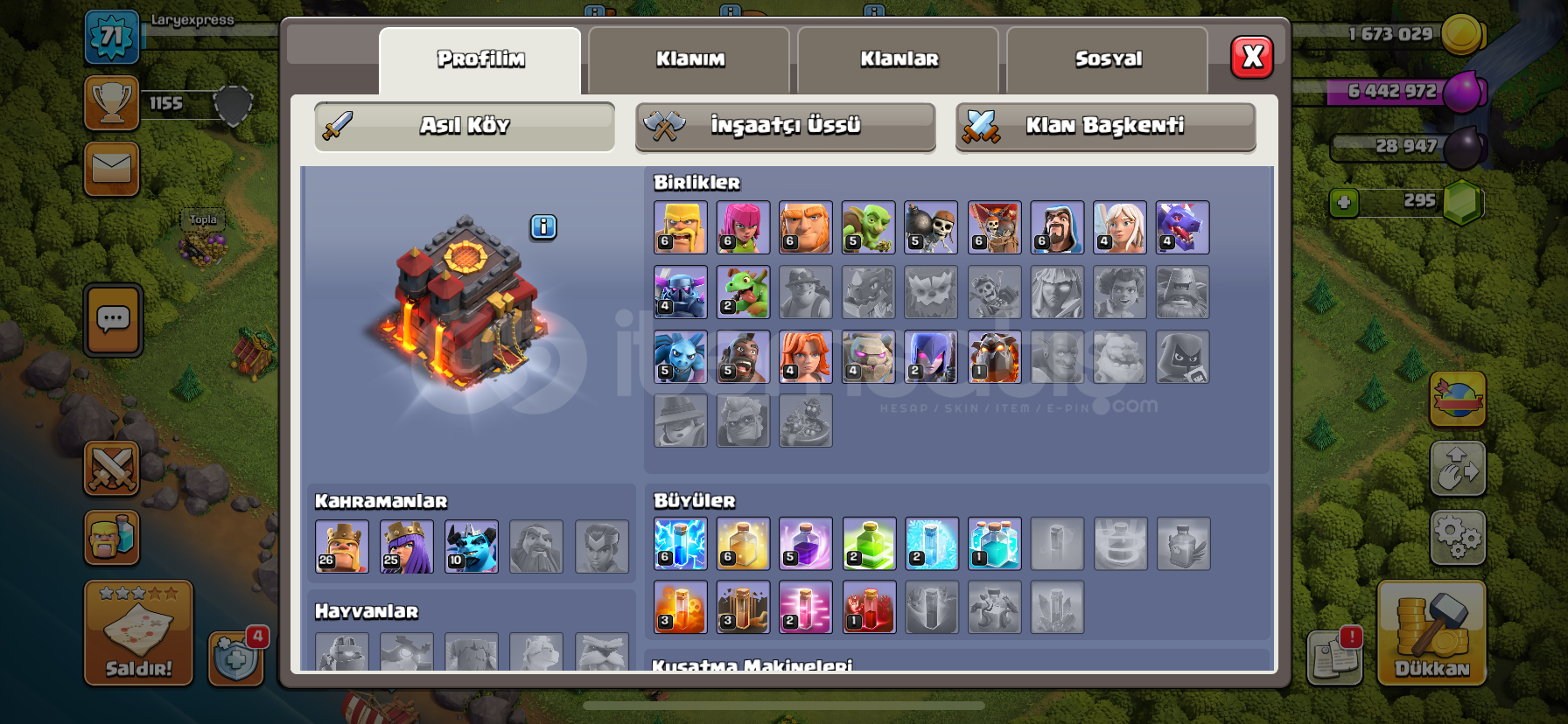Open the Lightning Spell details
This screenshot has height=724, width=1568.
(x=680, y=544)
